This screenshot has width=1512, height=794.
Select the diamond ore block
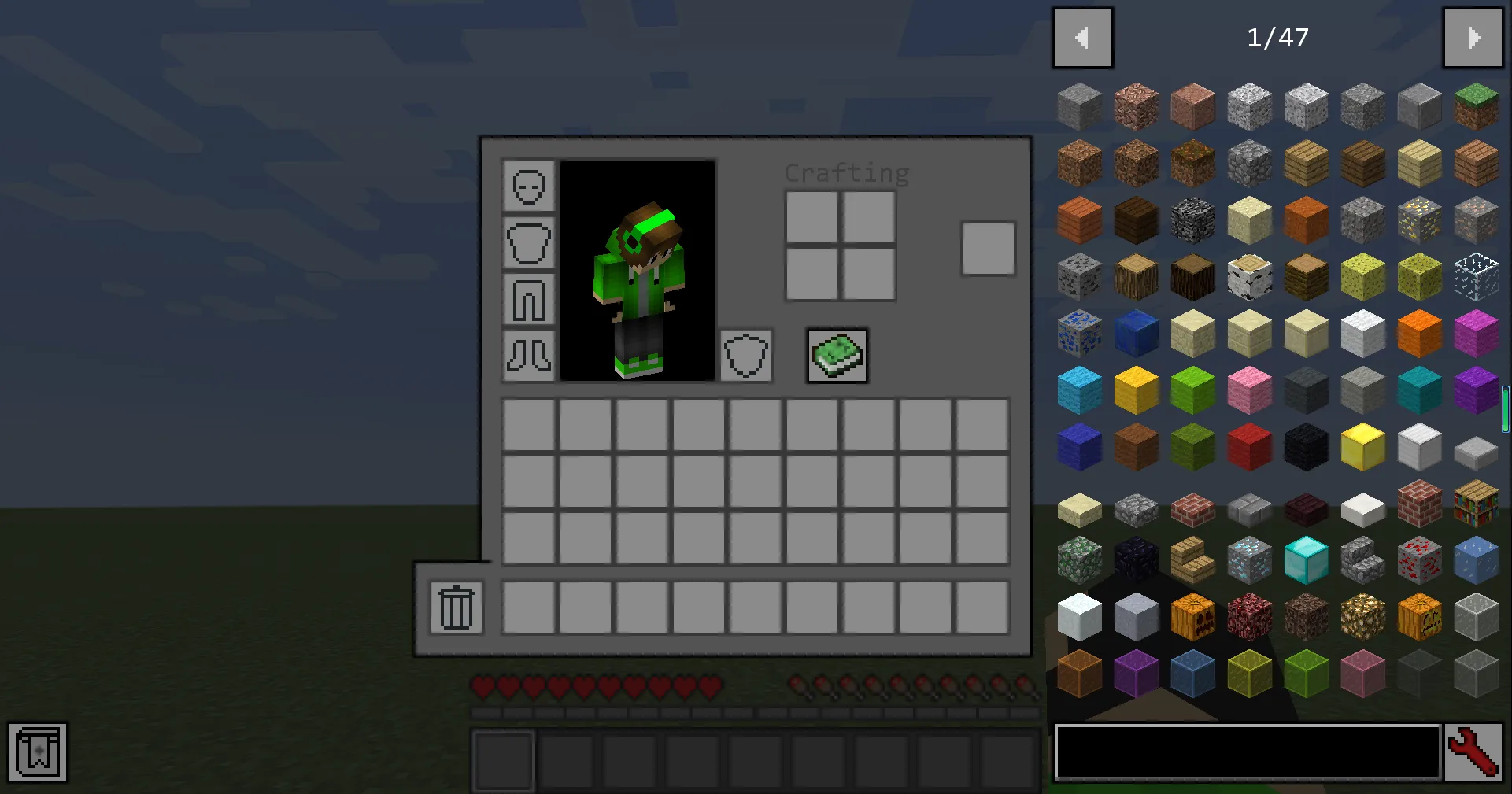pyautogui.click(x=1249, y=559)
